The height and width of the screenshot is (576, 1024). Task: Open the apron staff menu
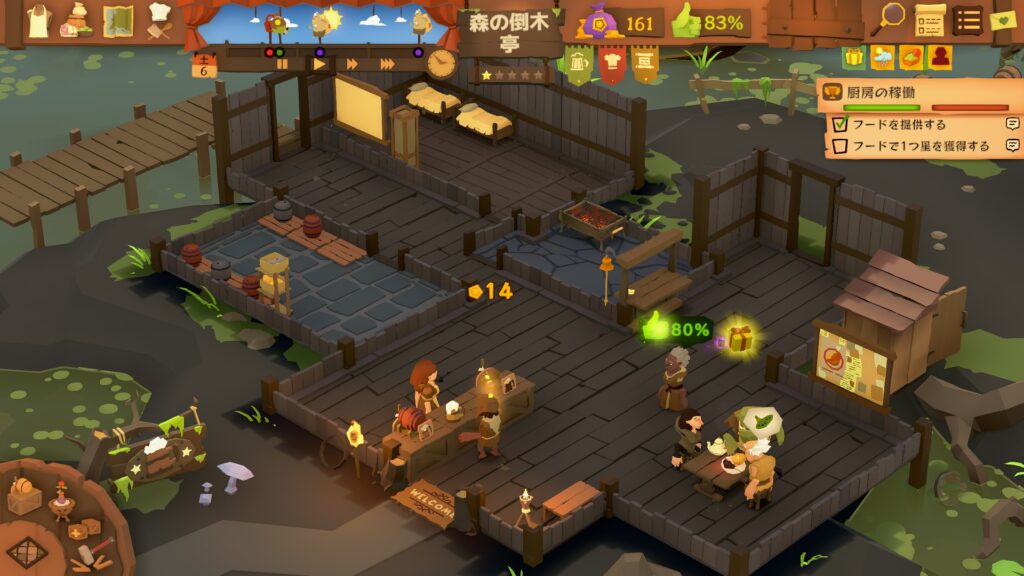tap(38, 21)
